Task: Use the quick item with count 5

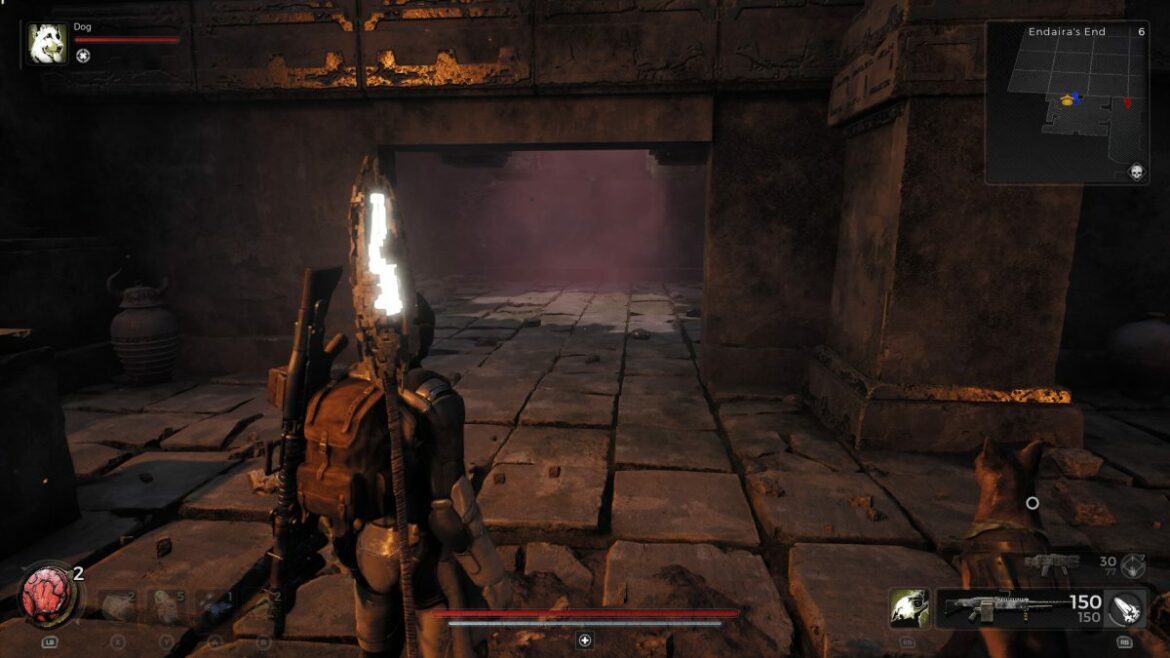Action: [x=164, y=606]
